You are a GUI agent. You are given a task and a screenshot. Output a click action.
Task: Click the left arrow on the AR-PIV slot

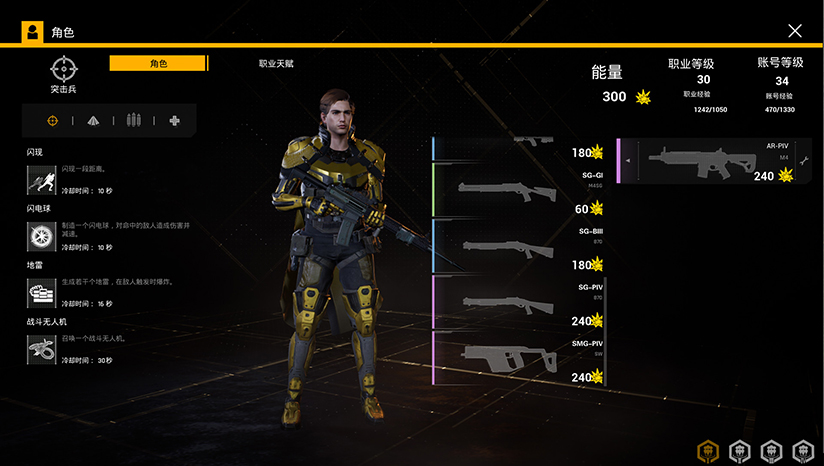pyautogui.click(x=629, y=160)
